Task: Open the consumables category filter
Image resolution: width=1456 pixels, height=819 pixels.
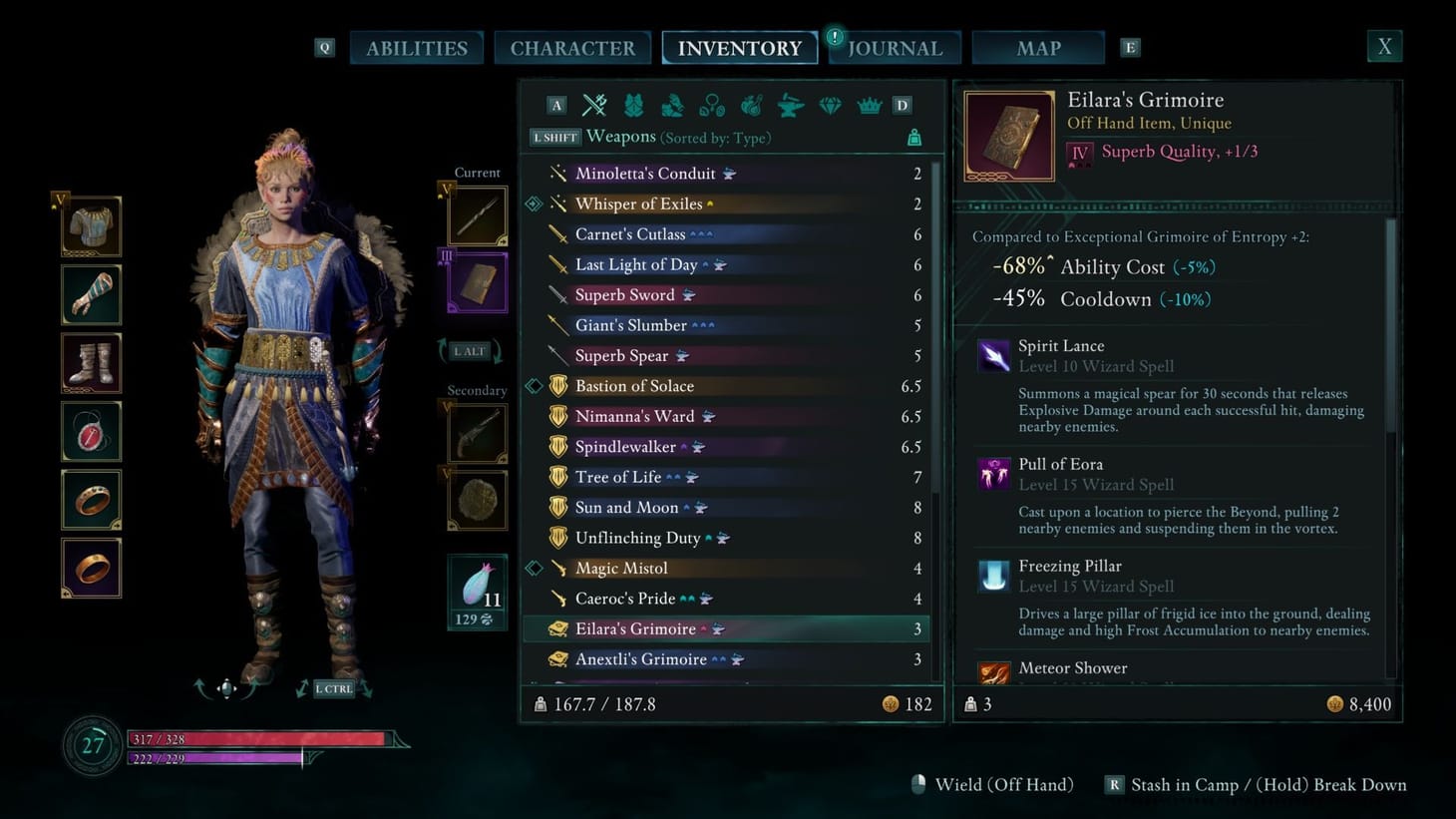Action: [751, 105]
